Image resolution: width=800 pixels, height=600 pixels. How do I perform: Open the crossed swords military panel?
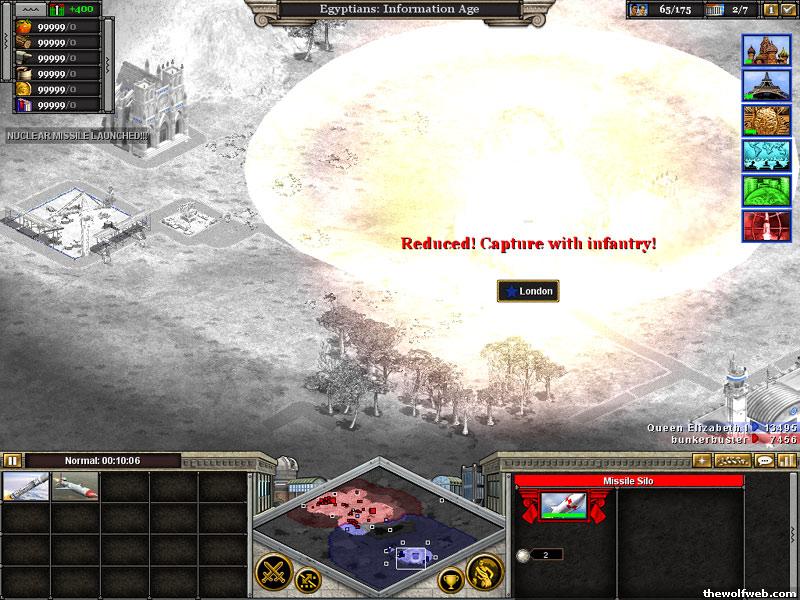[x=273, y=572]
